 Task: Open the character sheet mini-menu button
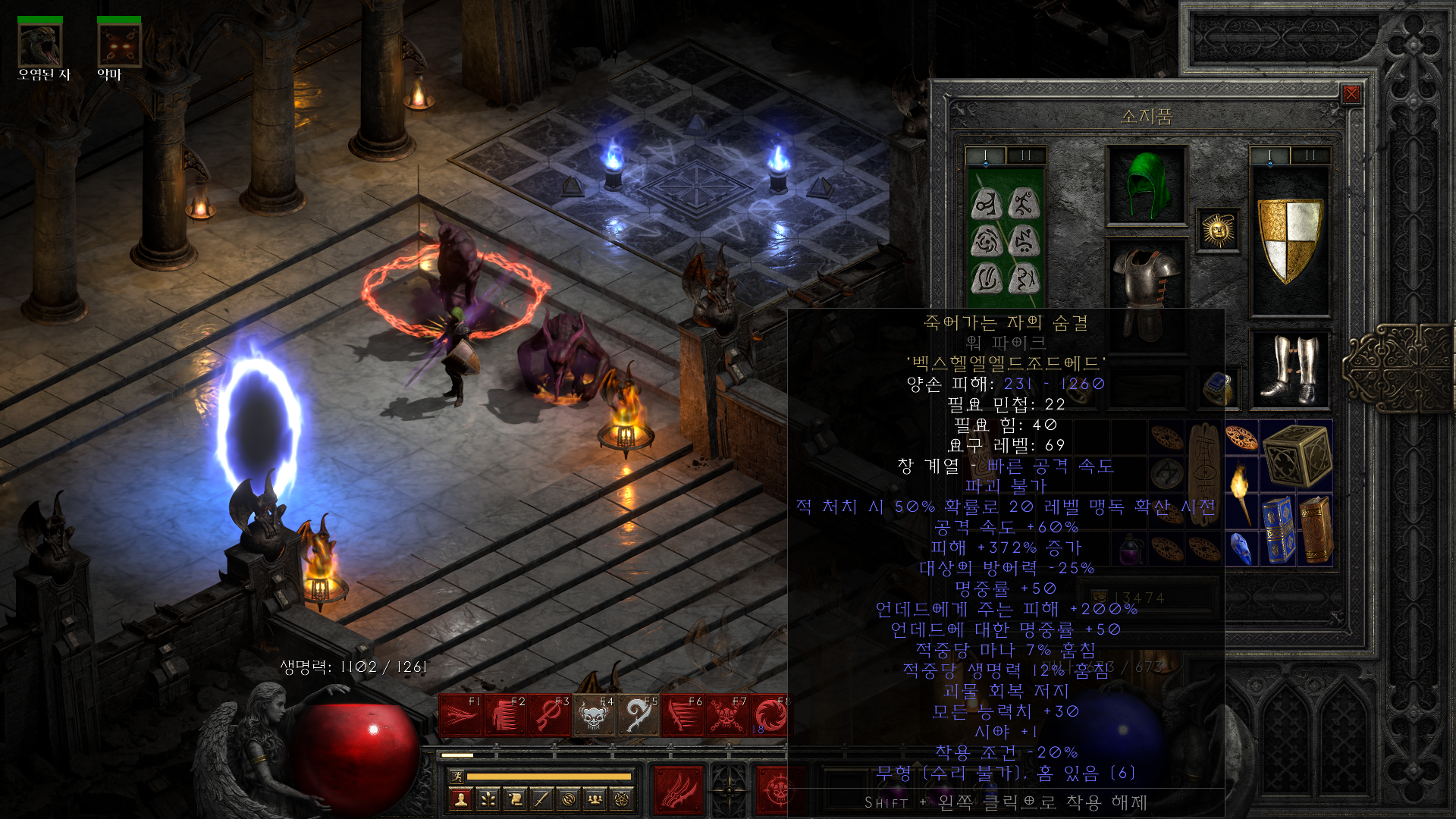[460, 799]
